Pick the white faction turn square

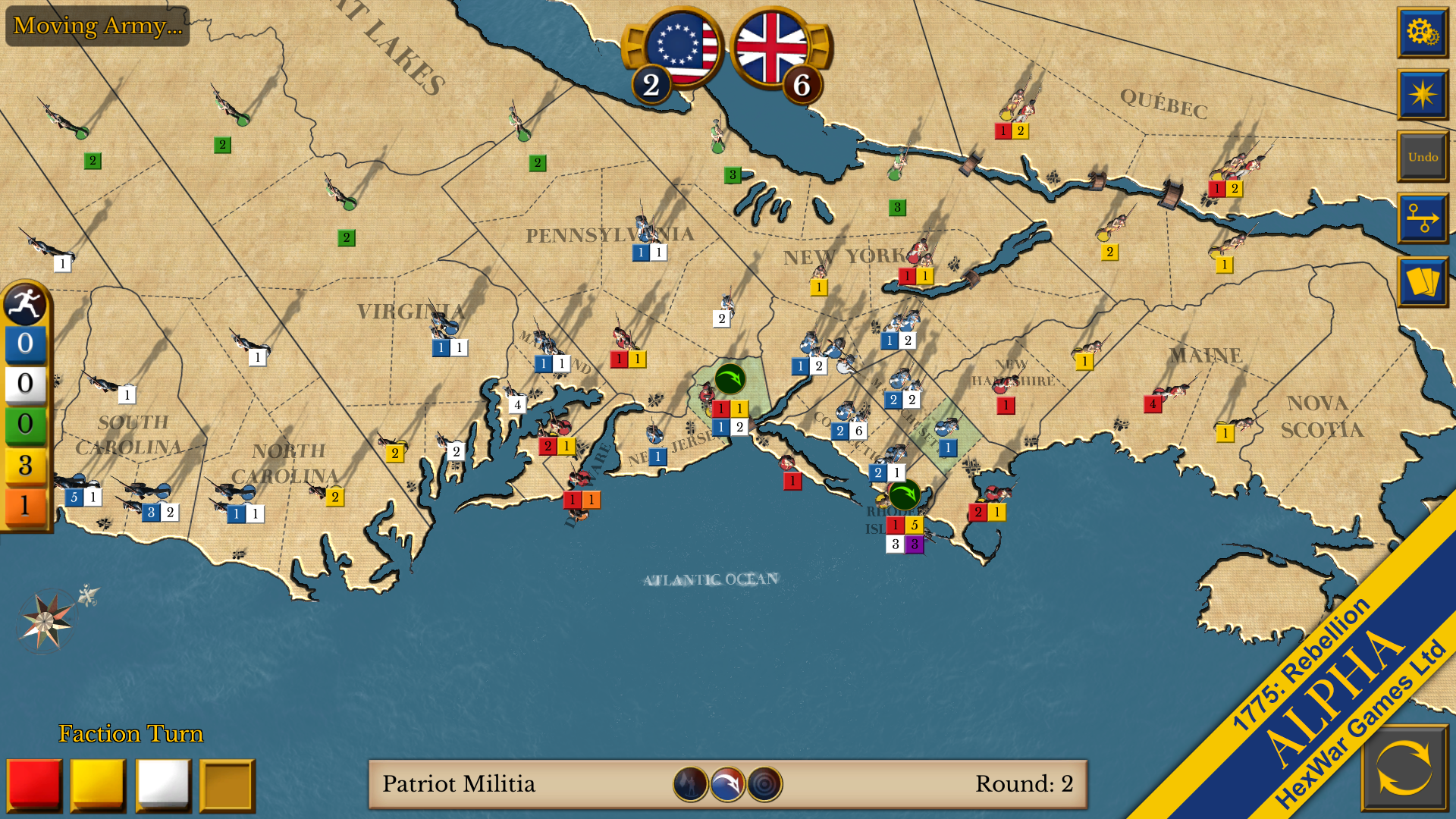[x=163, y=785]
